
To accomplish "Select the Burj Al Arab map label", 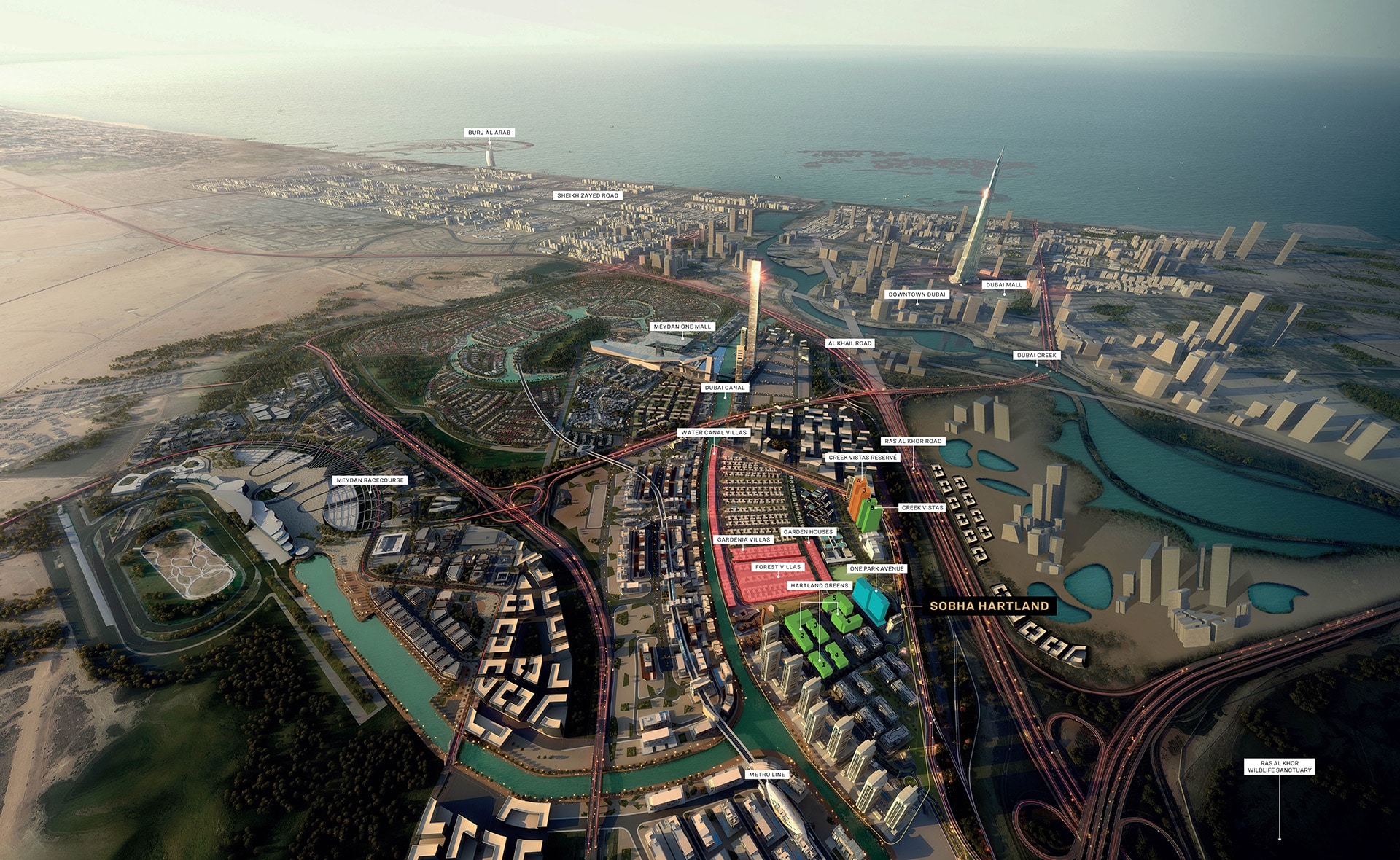I will click(489, 133).
